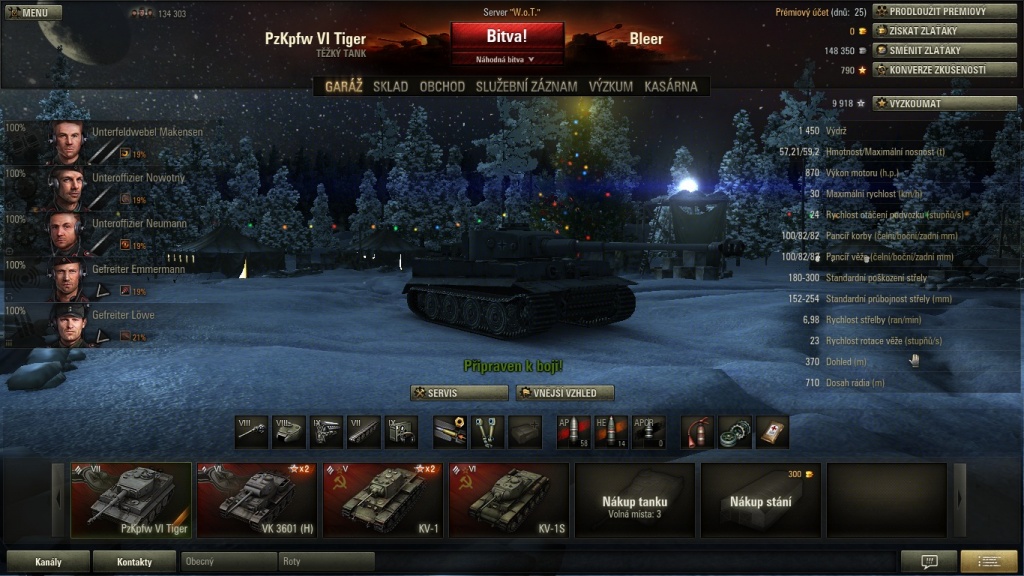Go to the VÝZKUM research tab
The height and width of the screenshot is (576, 1024).
click(610, 87)
